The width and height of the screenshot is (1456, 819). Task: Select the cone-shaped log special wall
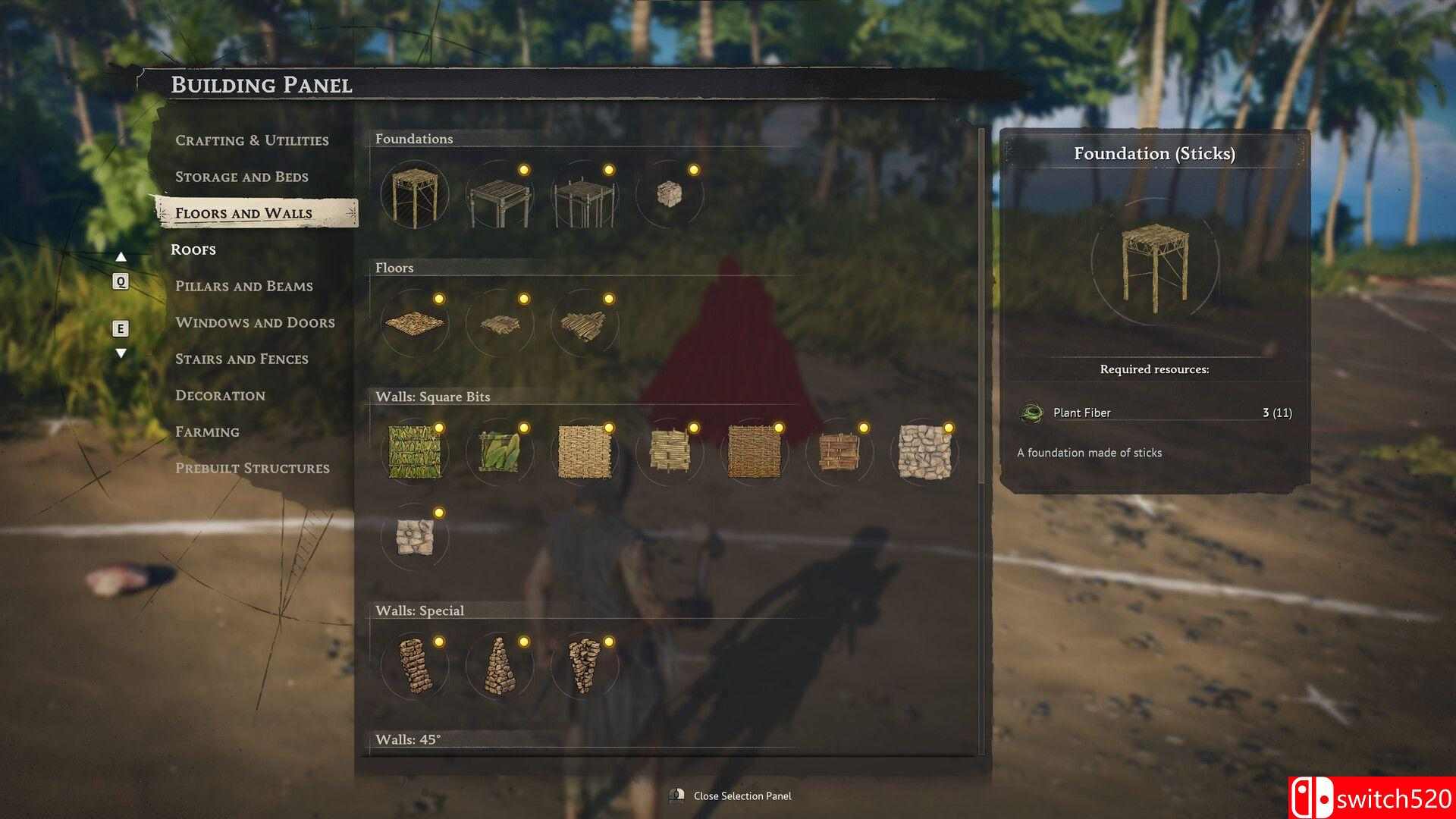(499, 666)
